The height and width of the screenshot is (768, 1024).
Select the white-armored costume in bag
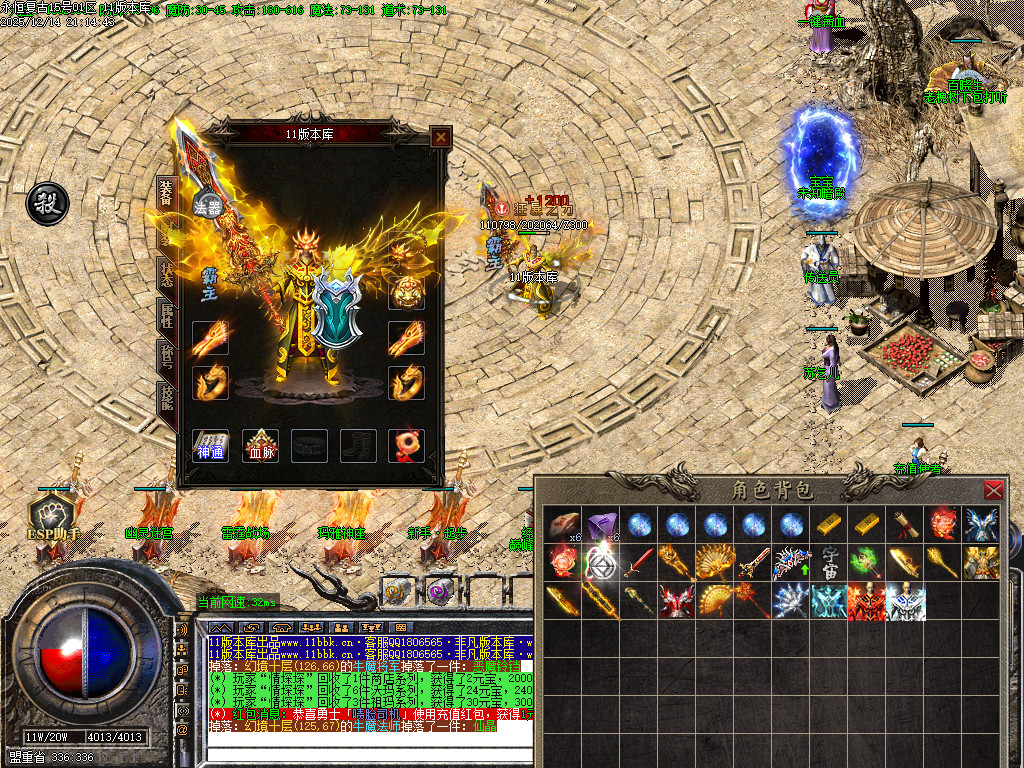906,602
